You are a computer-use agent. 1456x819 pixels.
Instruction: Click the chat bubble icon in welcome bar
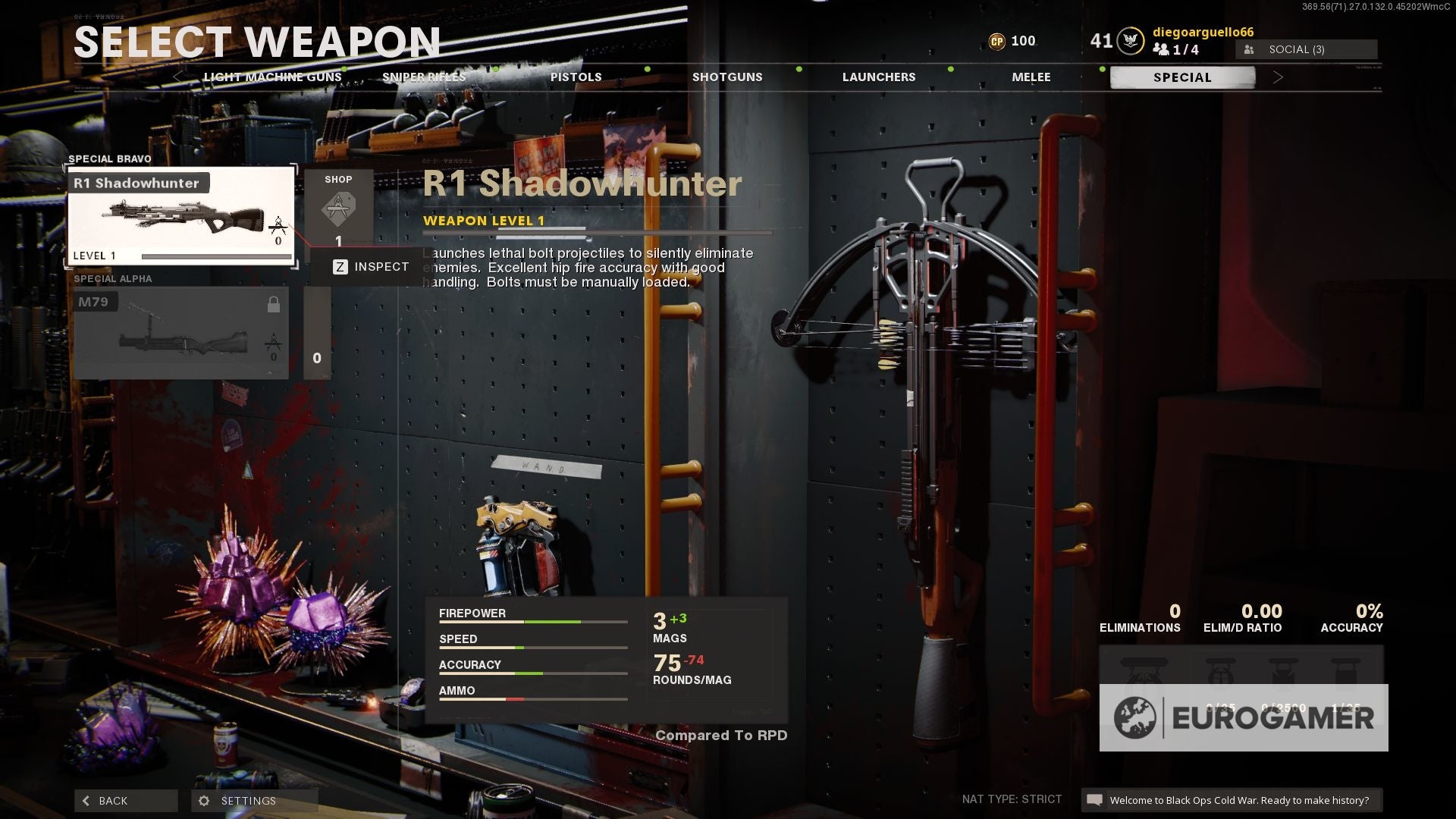click(x=1095, y=799)
